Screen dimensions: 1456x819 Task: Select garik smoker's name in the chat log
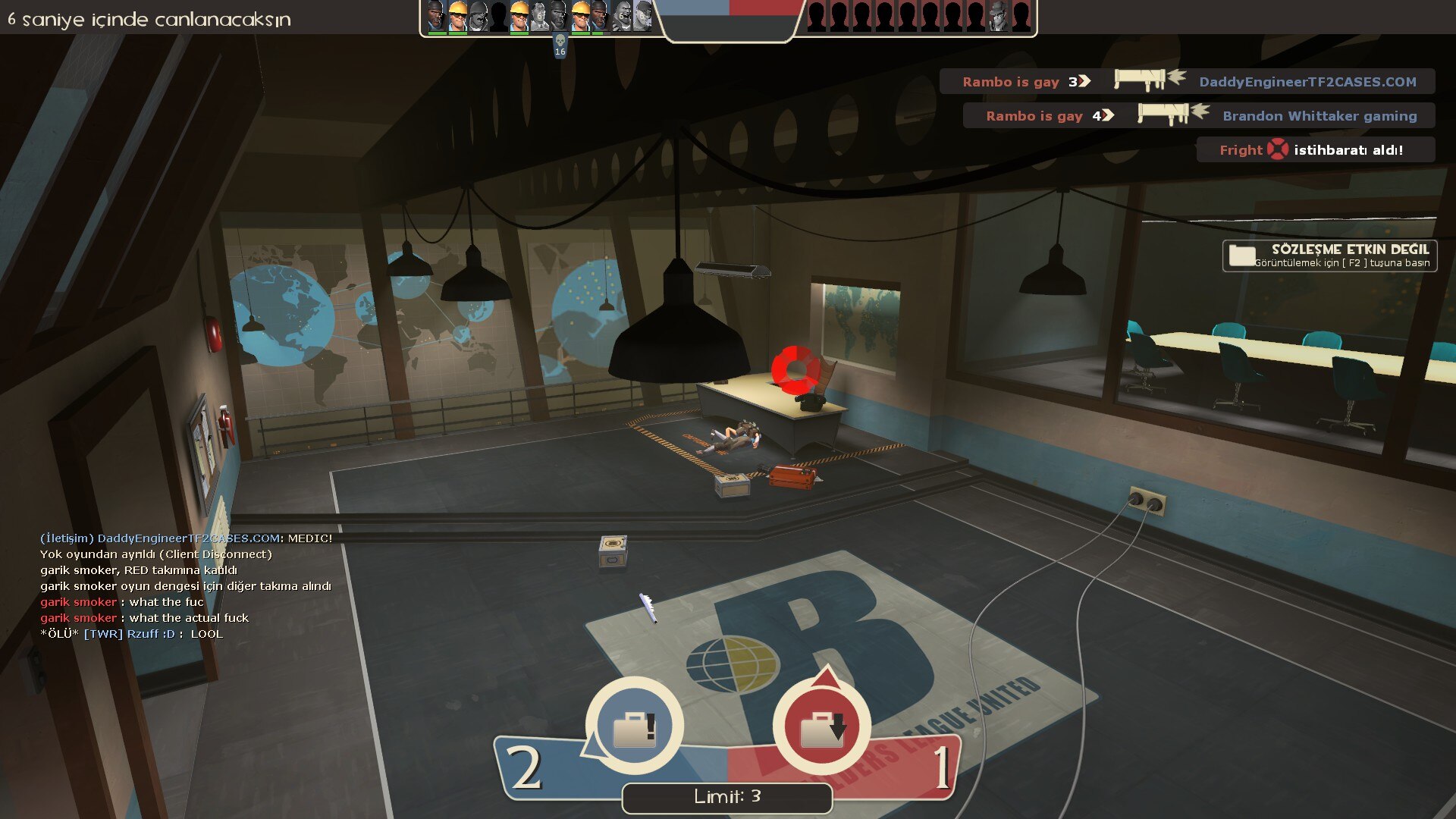click(x=78, y=601)
